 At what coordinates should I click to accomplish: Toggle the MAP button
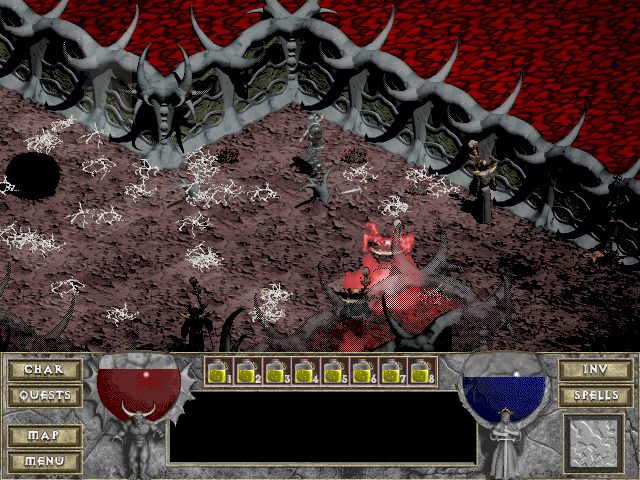point(44,436)
